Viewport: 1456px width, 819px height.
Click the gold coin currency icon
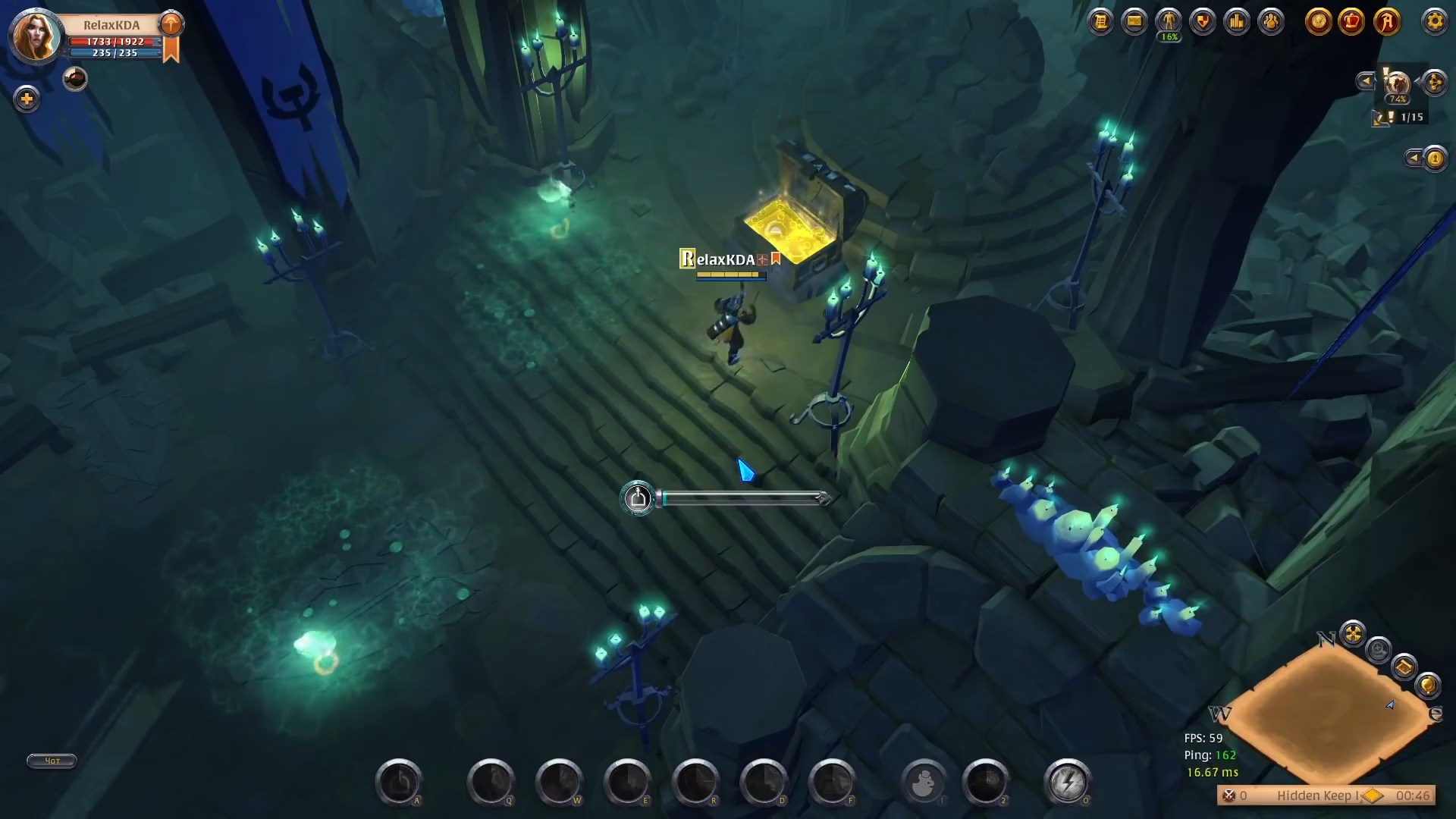tap(1319, 21)
